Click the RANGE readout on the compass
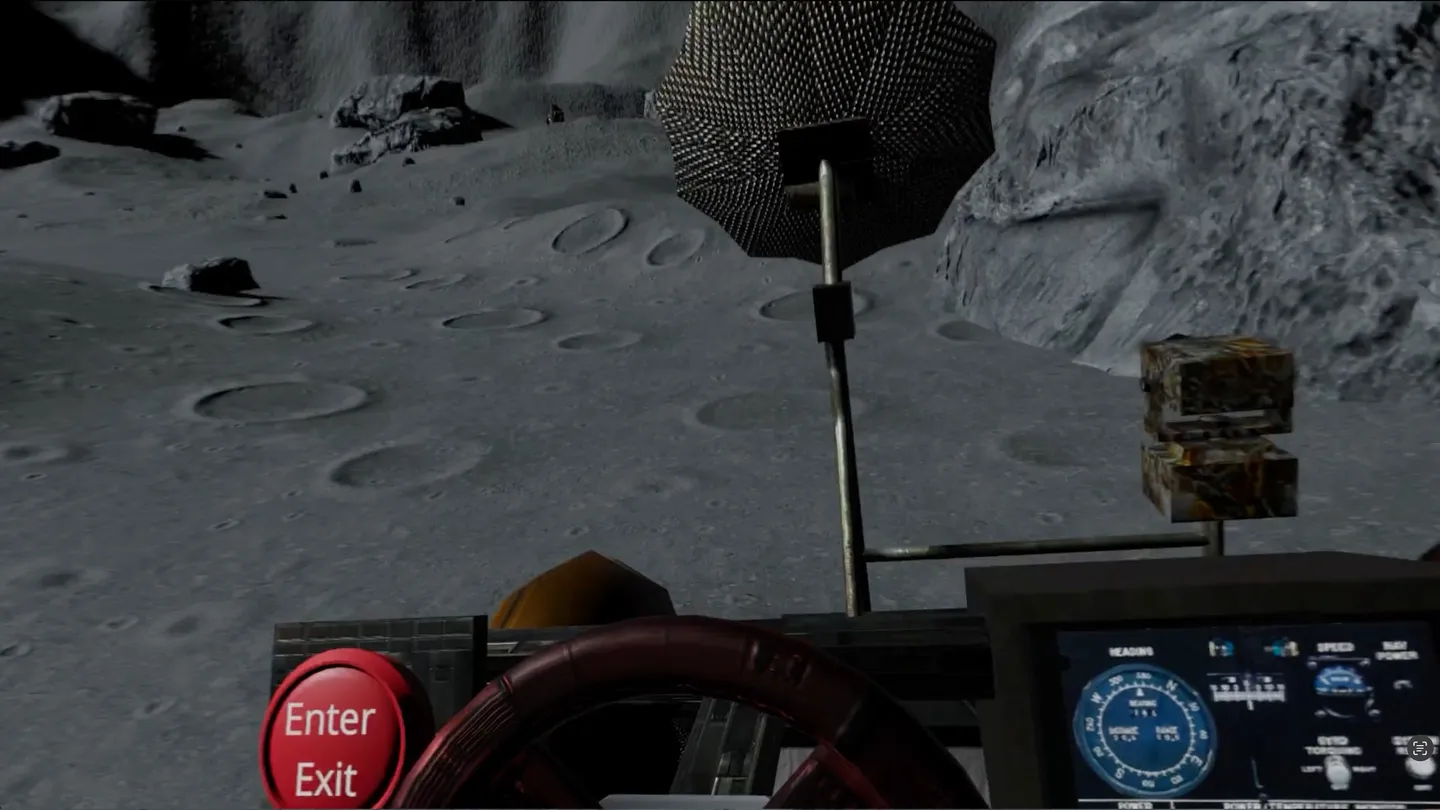 pyautogui.click(x=1168, y=730)
